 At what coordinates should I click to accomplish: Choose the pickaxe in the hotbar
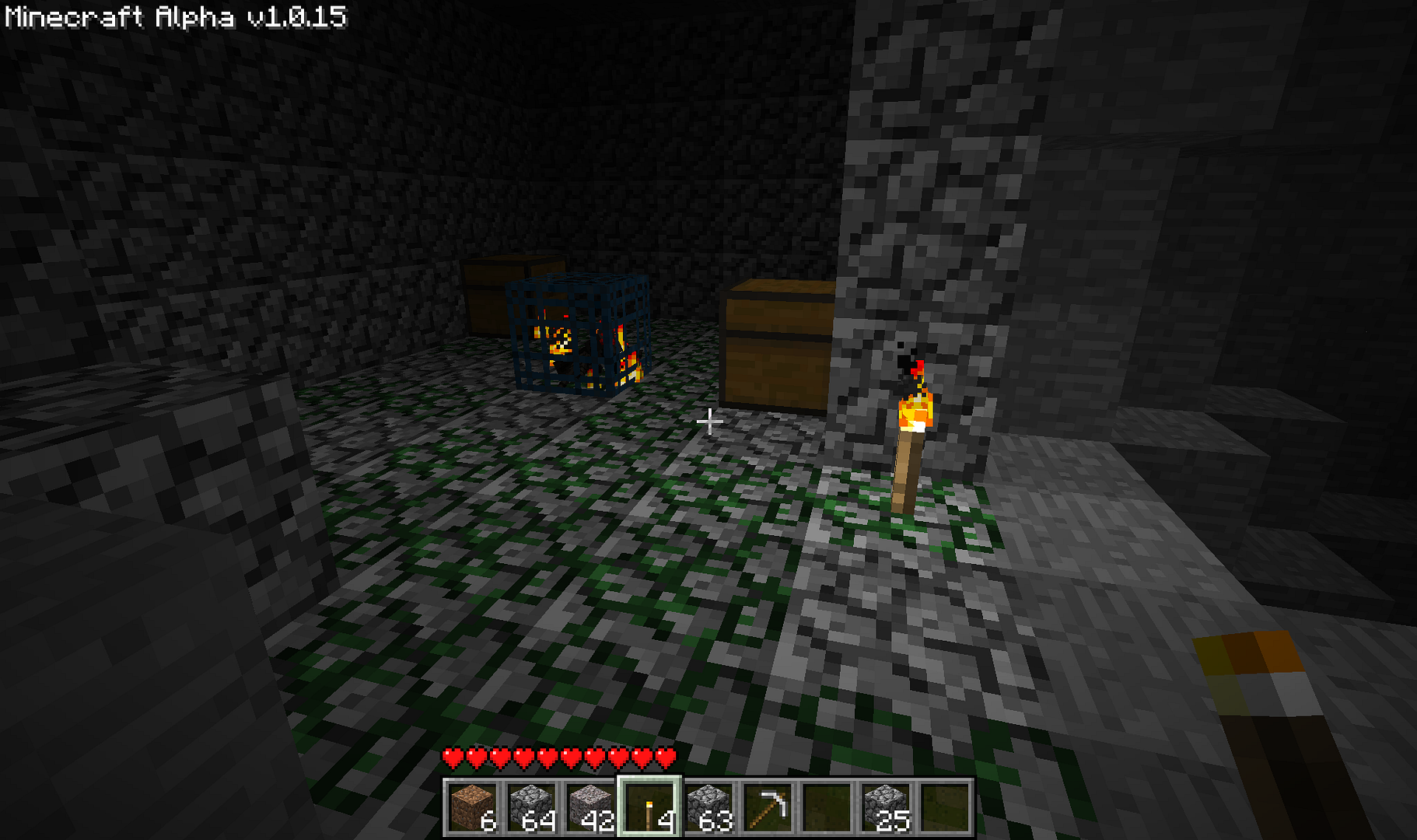coord(768,807)
